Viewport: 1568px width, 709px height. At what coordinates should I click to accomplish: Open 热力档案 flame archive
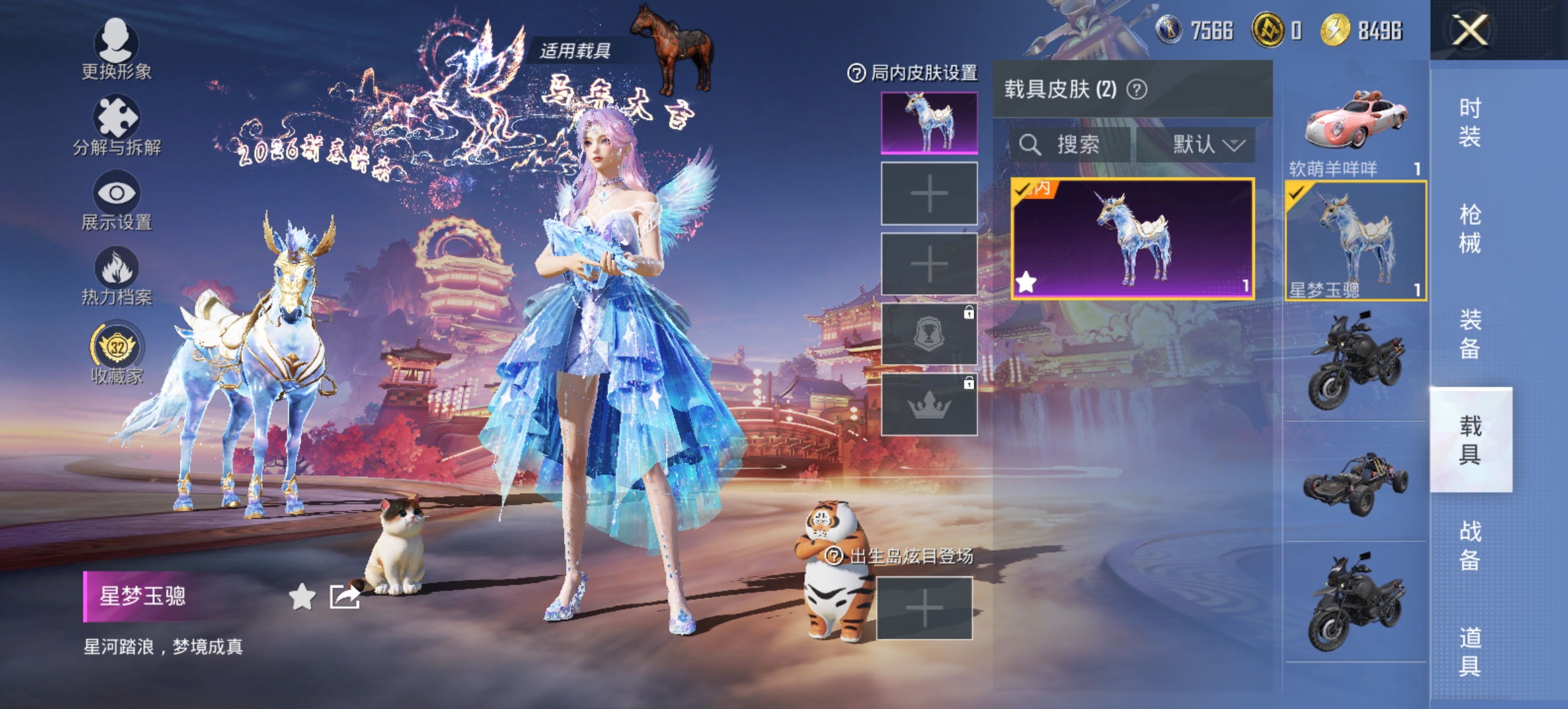point(116,276)
